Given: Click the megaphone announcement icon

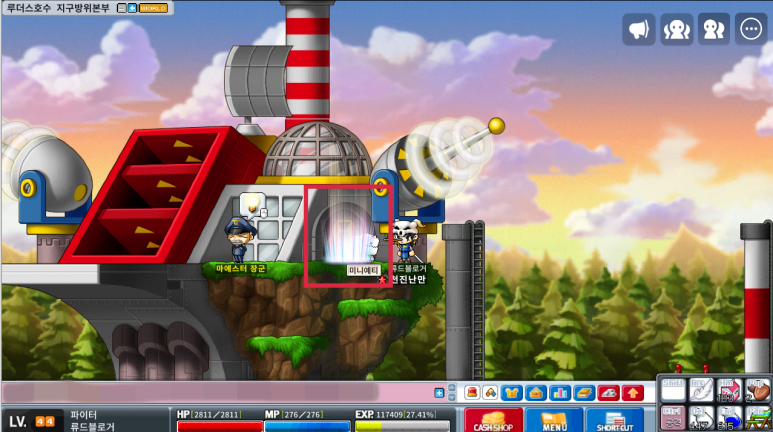Looking at the screenshot, I should [639, 29].
